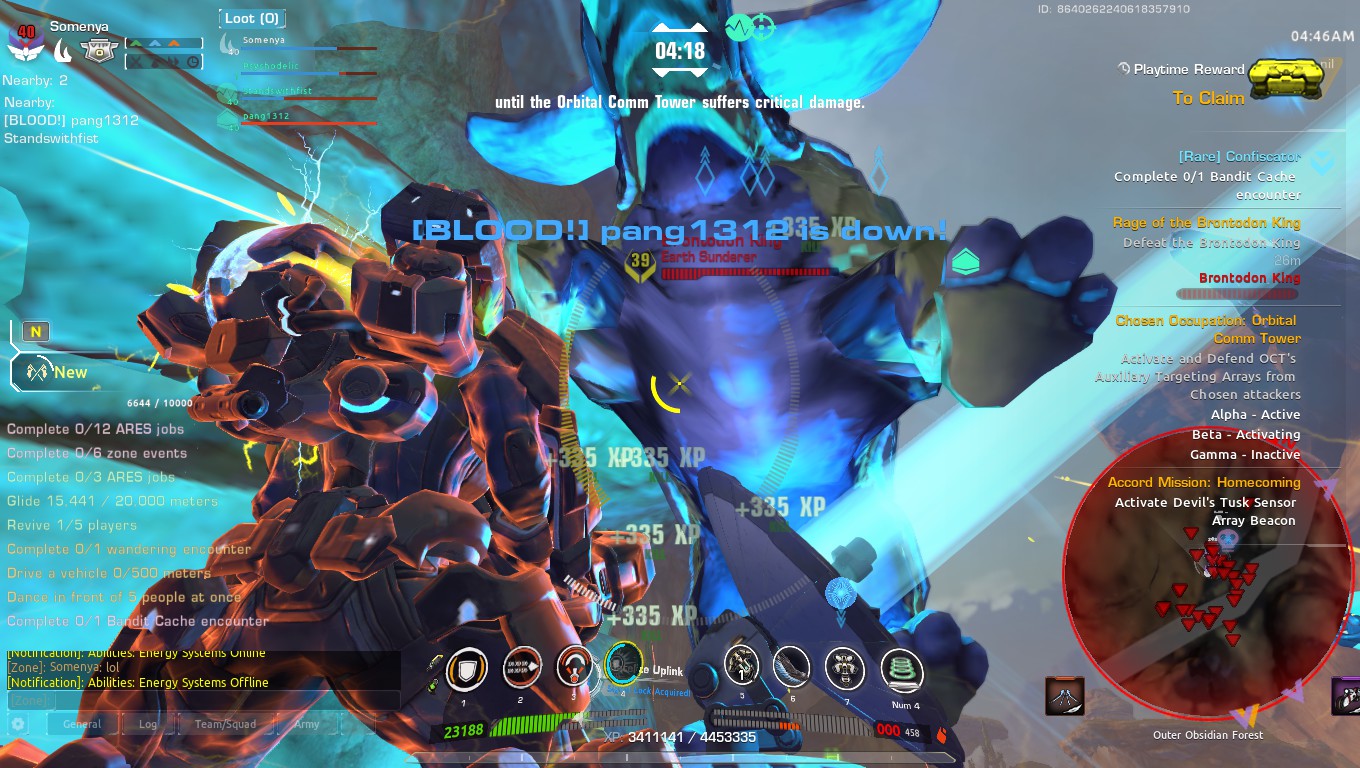This screenshot has height=768, width=1360.
Task: Expand the Loot (0) panel
Action: click(251, 18)
